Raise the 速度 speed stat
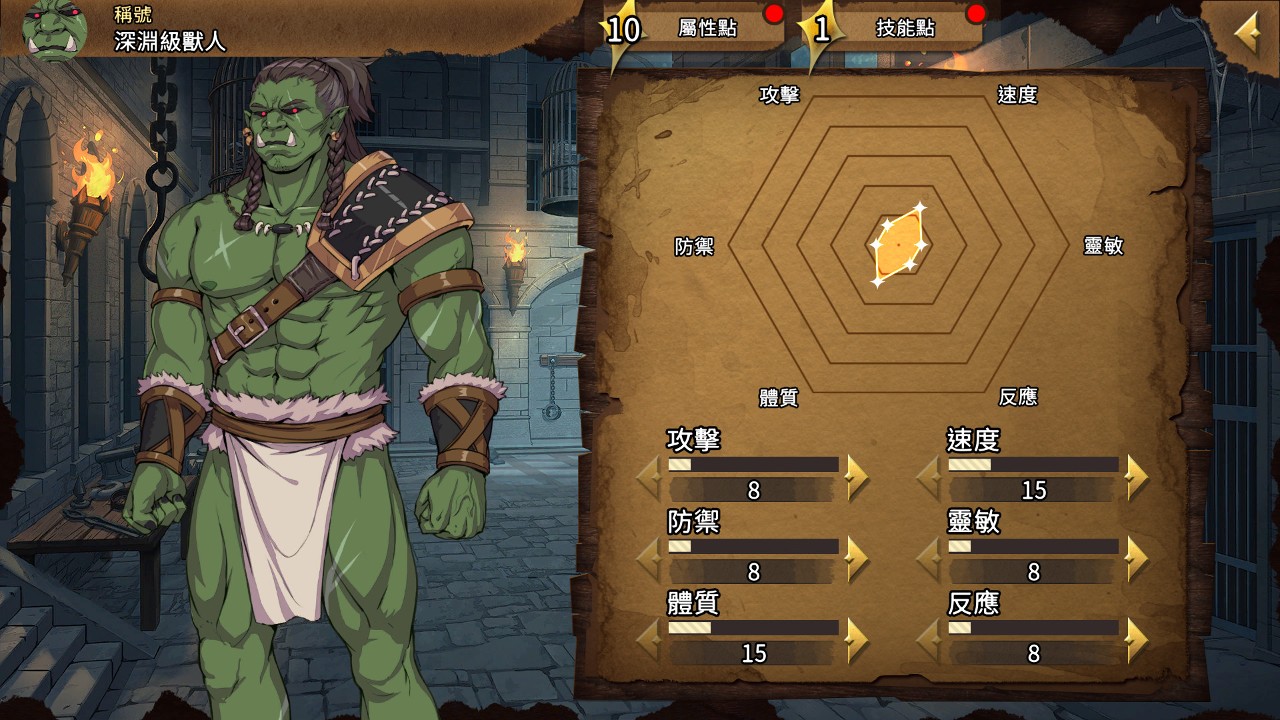 (1136, 477)
